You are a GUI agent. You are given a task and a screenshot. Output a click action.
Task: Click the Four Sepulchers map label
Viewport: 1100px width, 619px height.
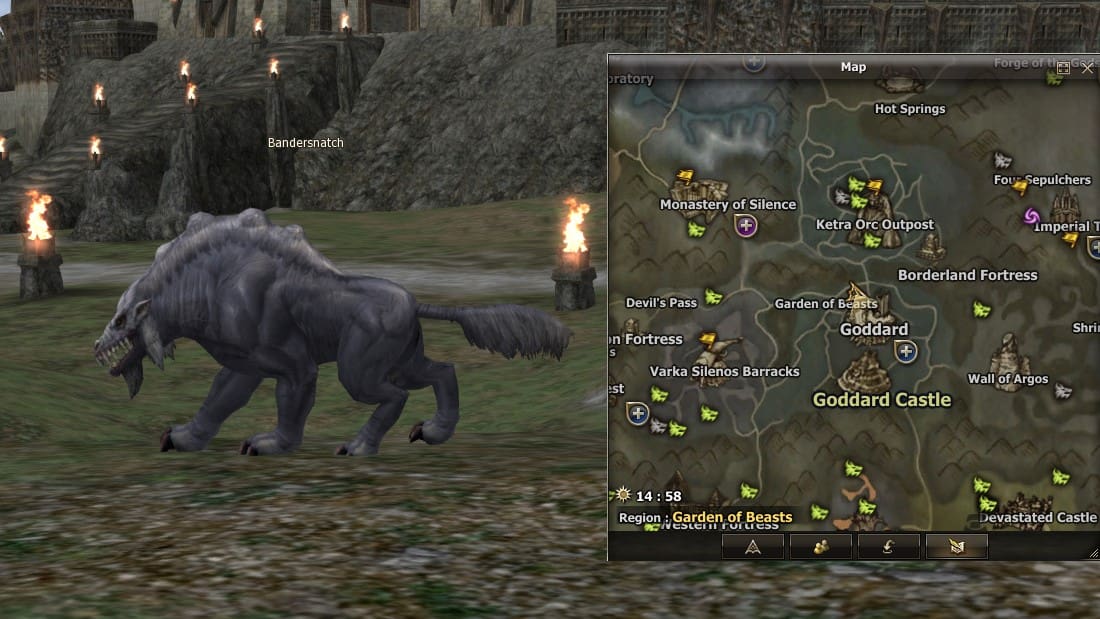(x=1042, y=180)
